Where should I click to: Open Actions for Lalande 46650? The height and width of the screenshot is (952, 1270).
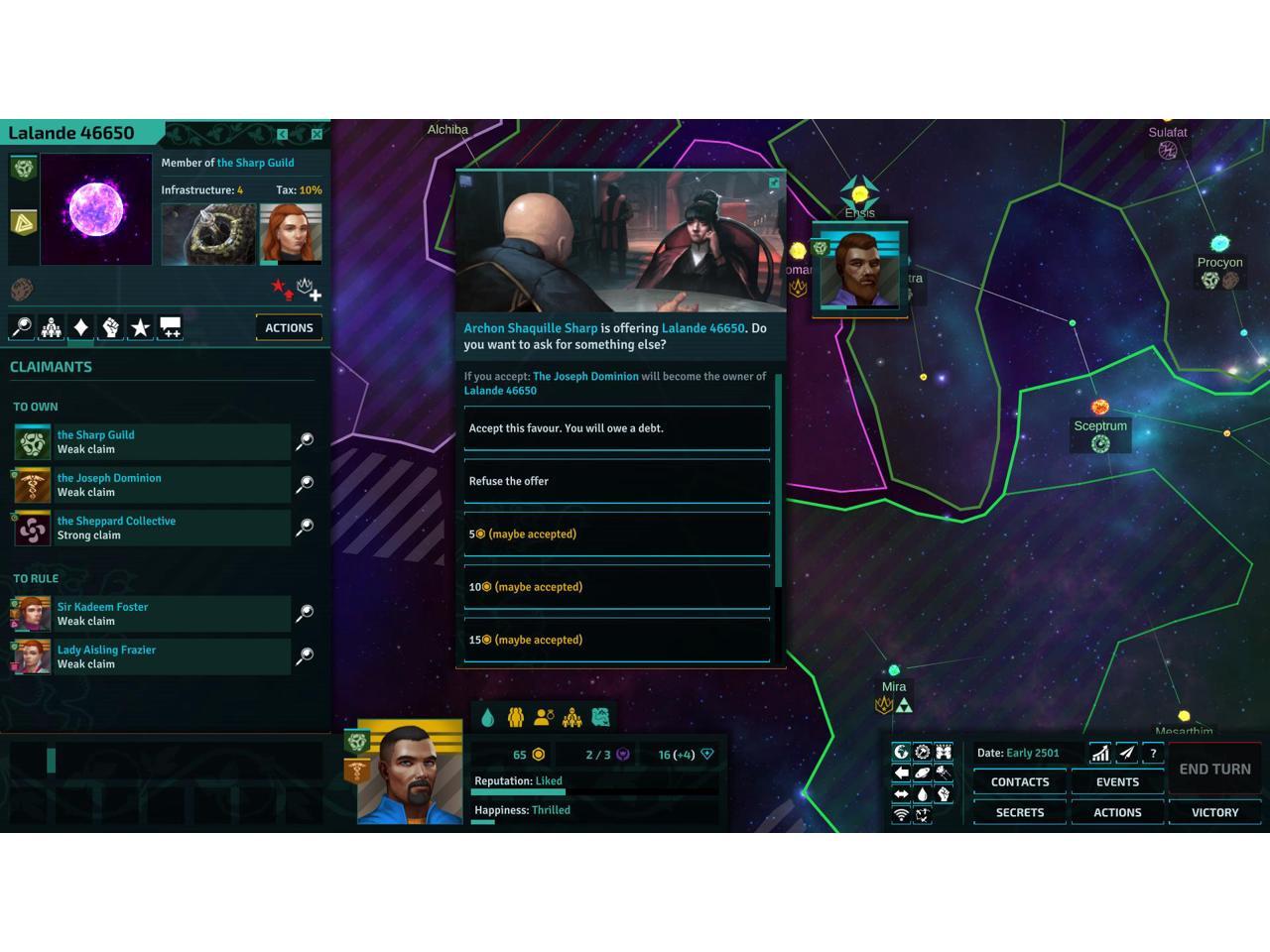click(289, 328)
